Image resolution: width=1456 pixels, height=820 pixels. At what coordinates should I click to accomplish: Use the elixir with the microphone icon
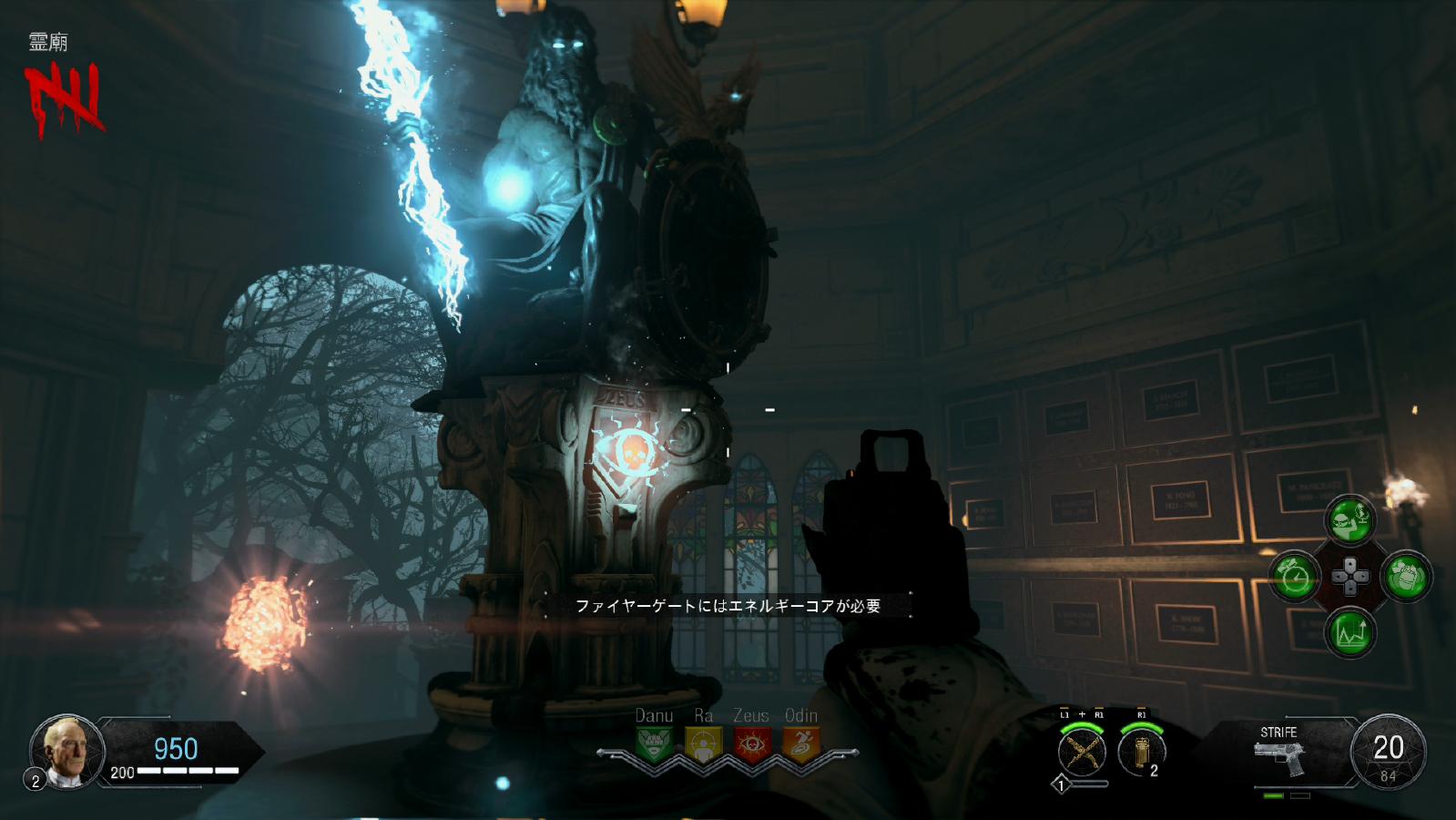pos(1349,521)
